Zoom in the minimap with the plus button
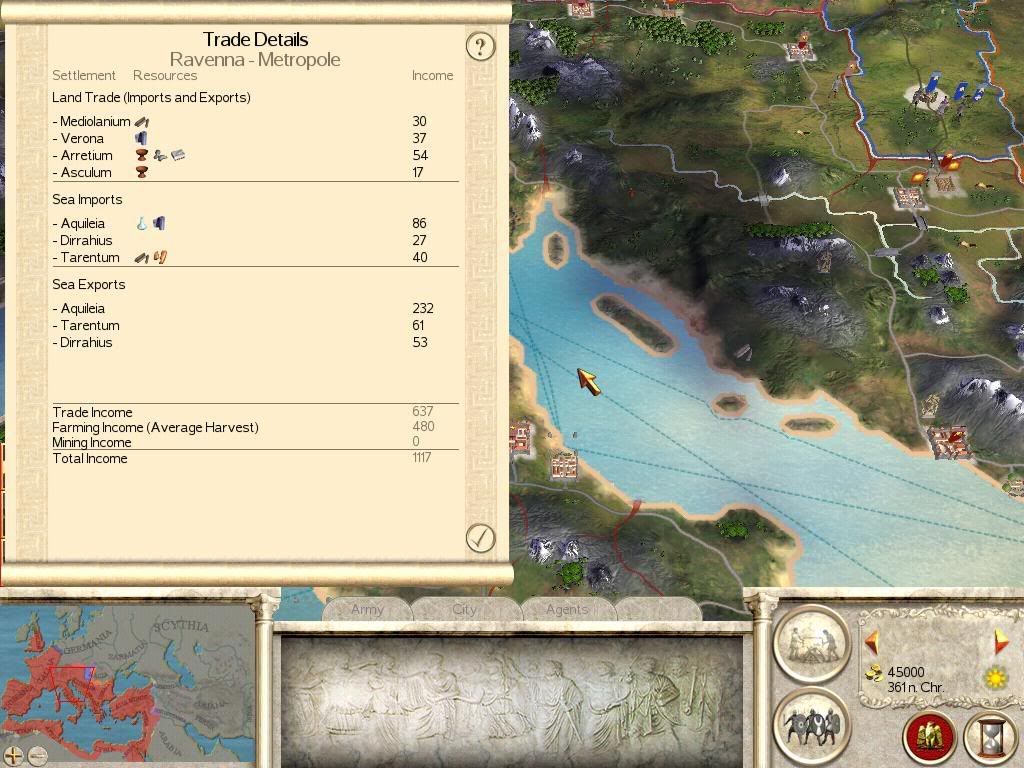 click(x=14, y=756)
